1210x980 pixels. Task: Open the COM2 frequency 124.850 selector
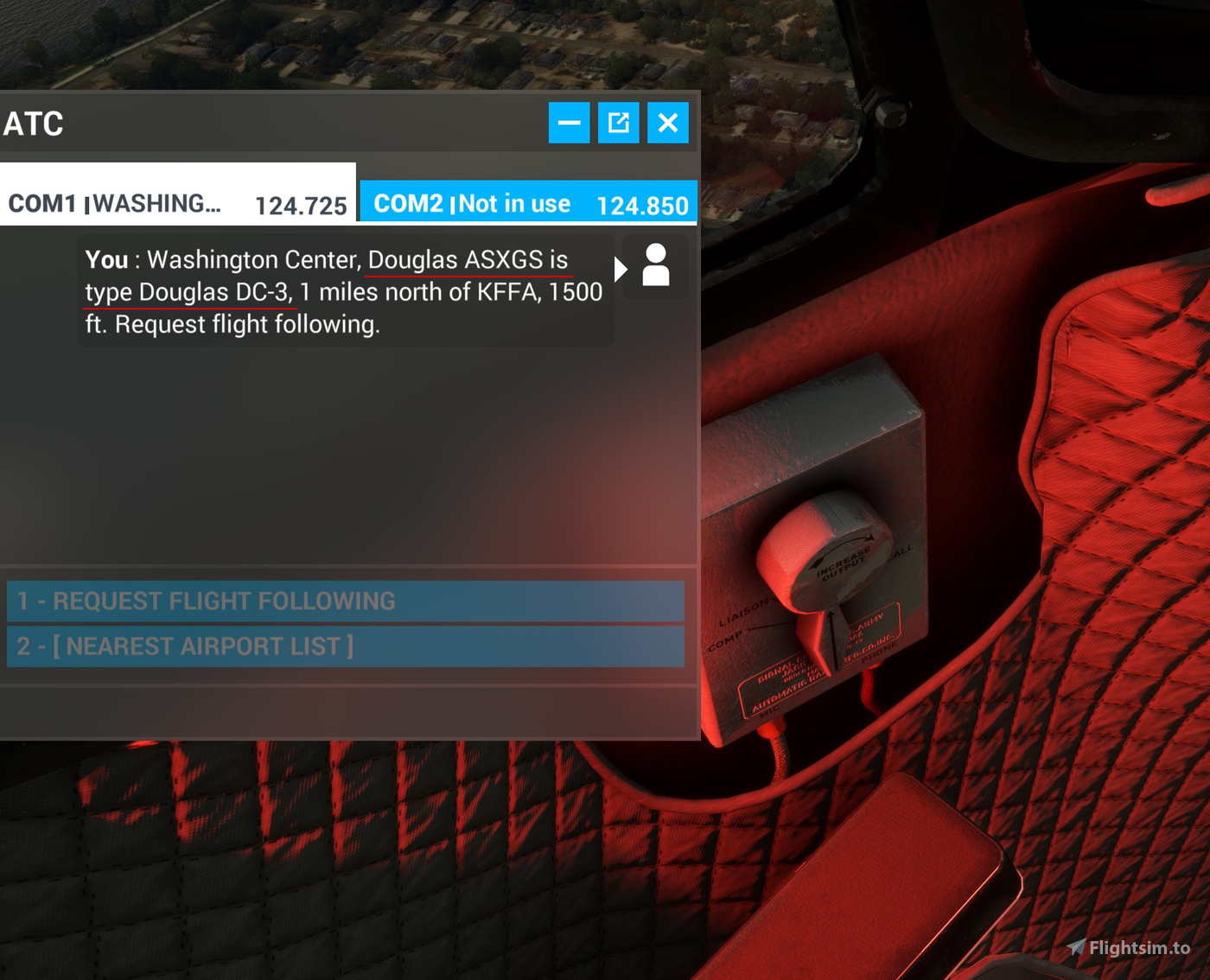[644, 203]
